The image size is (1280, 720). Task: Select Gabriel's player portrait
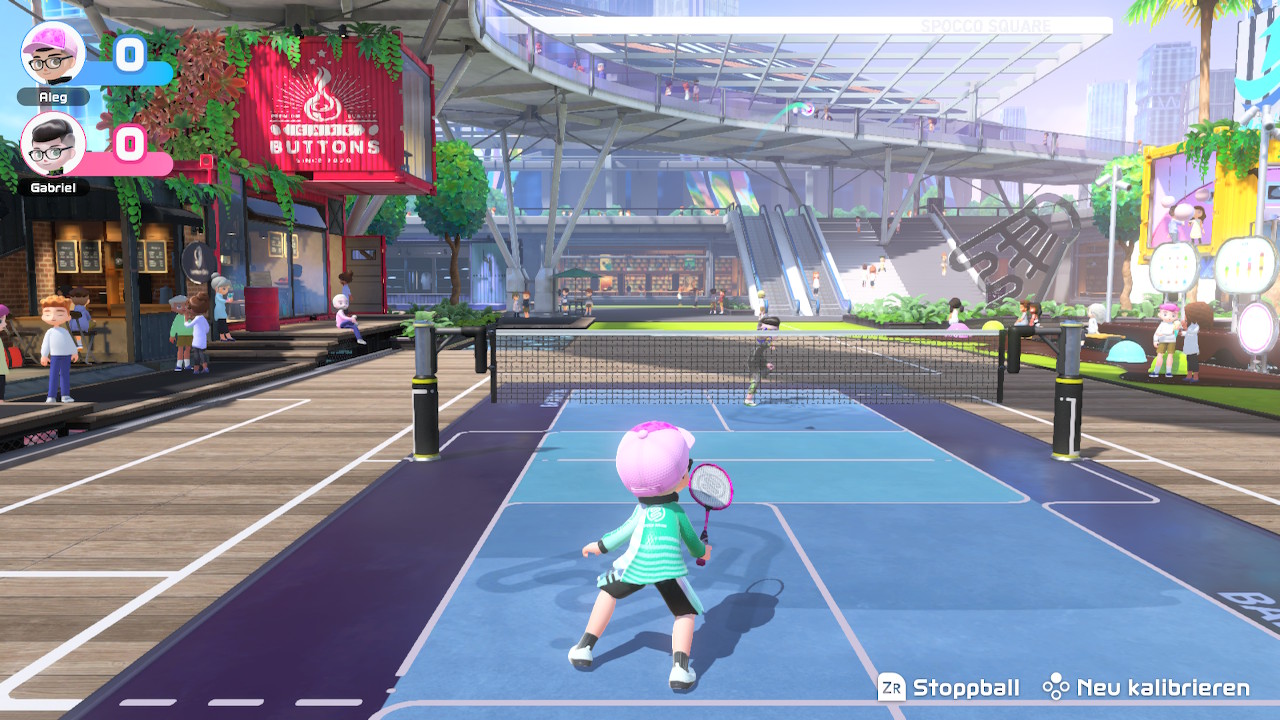click(x=53, y=144)
